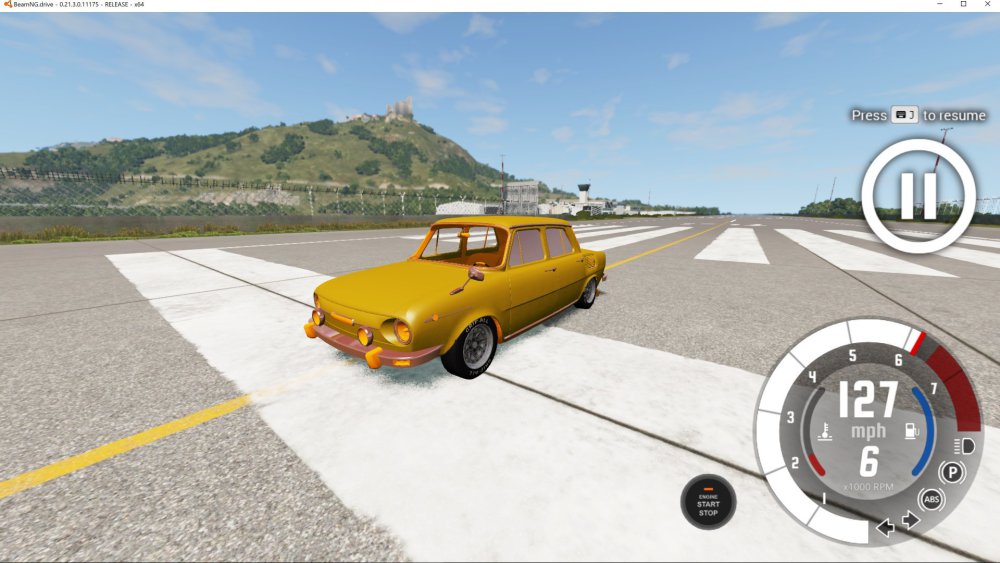Click the fuel pump gauge icon

tap(911, 432)
